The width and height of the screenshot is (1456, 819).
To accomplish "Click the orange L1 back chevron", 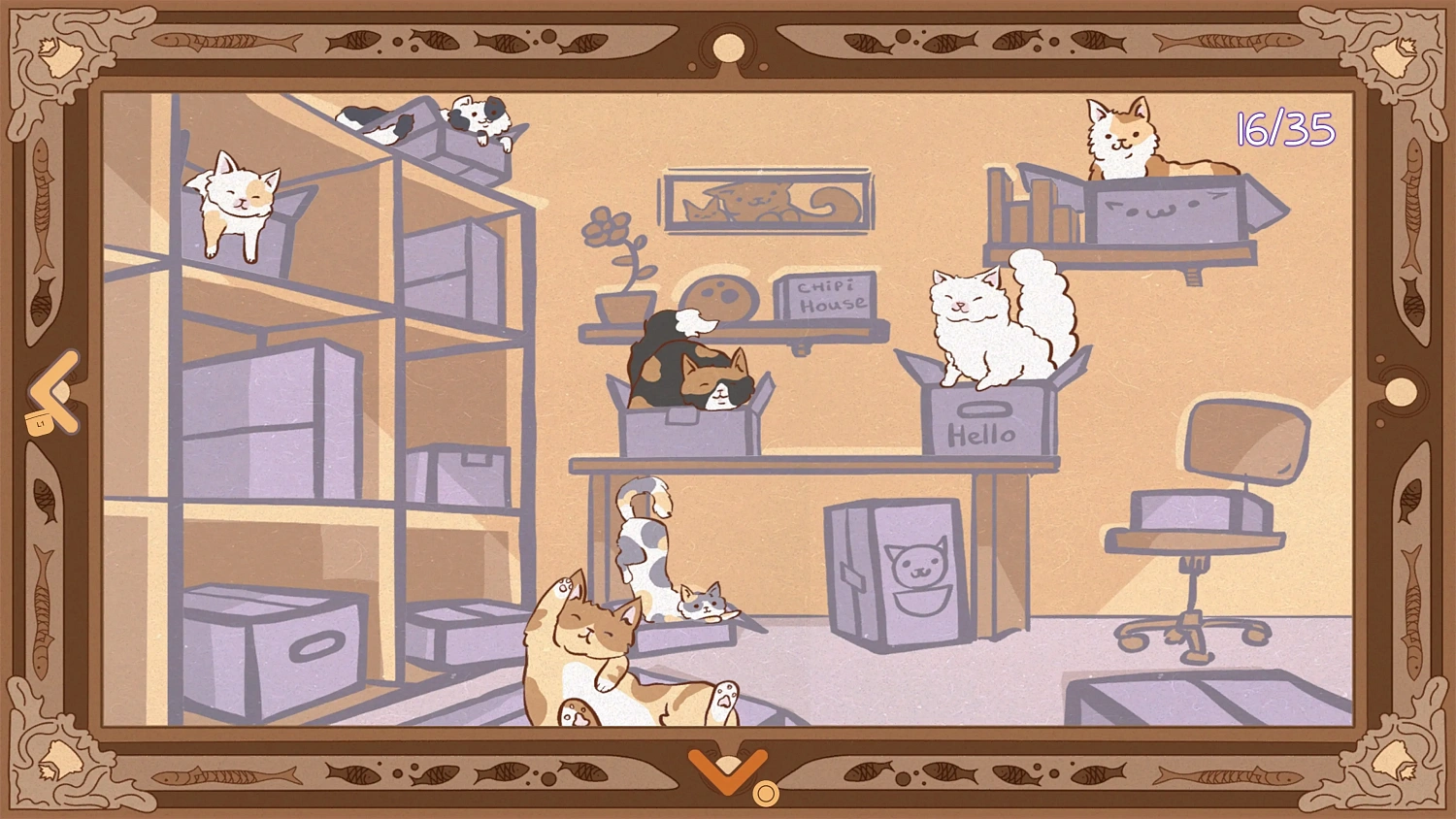I will tap(53, 391).
